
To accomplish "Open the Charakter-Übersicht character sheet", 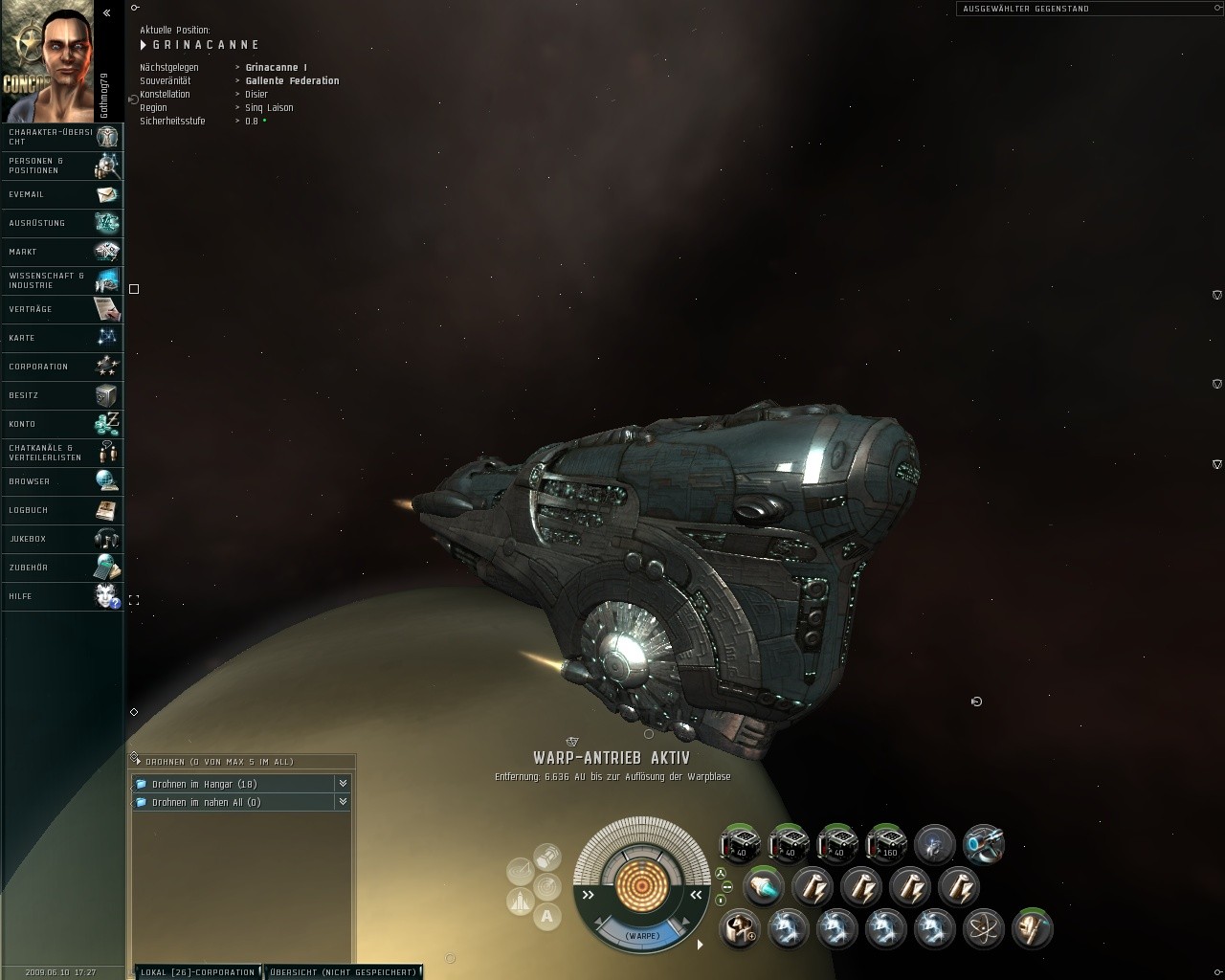I will click(x=63, y=137).
